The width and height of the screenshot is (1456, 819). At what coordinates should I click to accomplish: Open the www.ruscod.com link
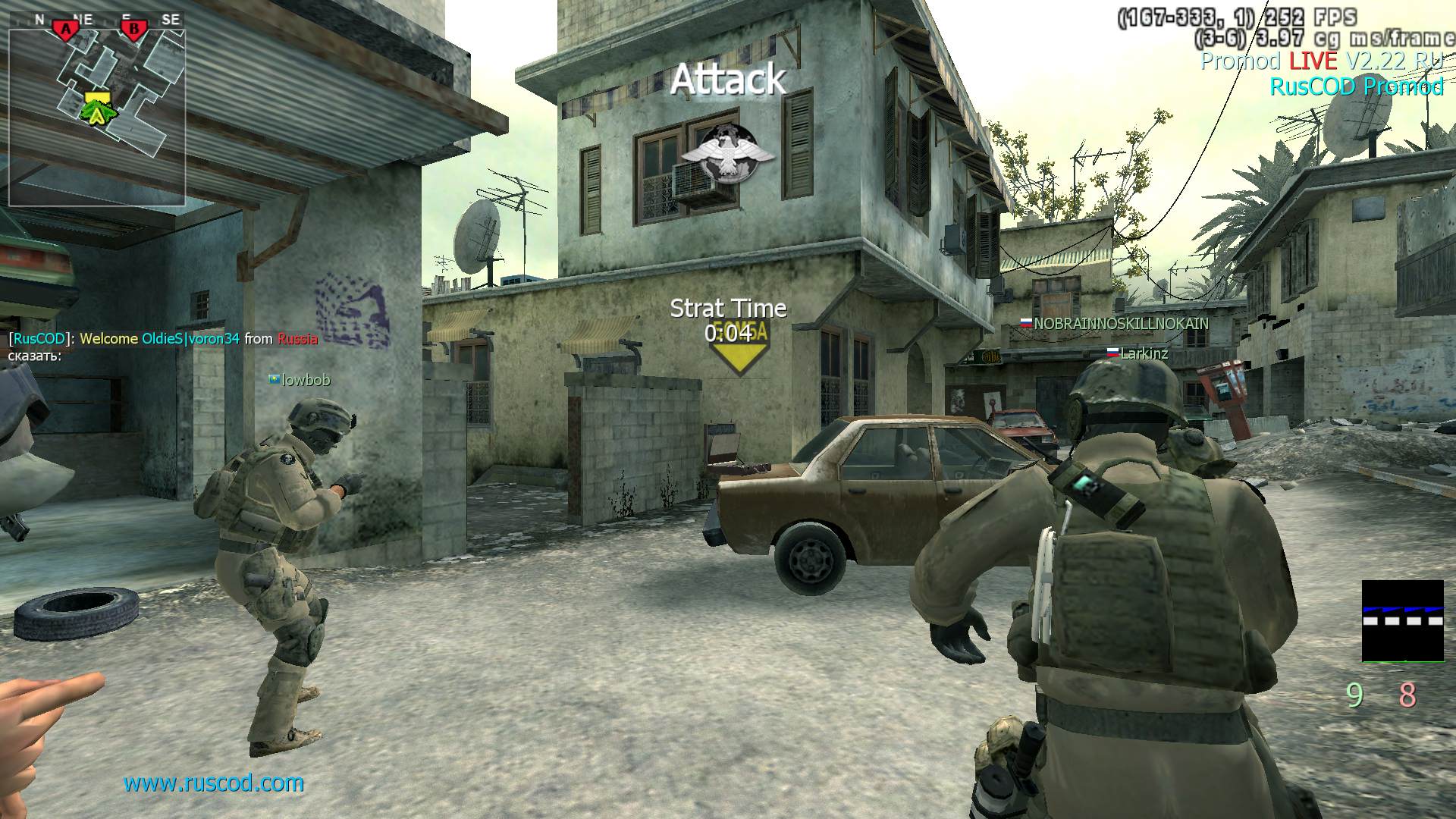[x=214, y=783]
